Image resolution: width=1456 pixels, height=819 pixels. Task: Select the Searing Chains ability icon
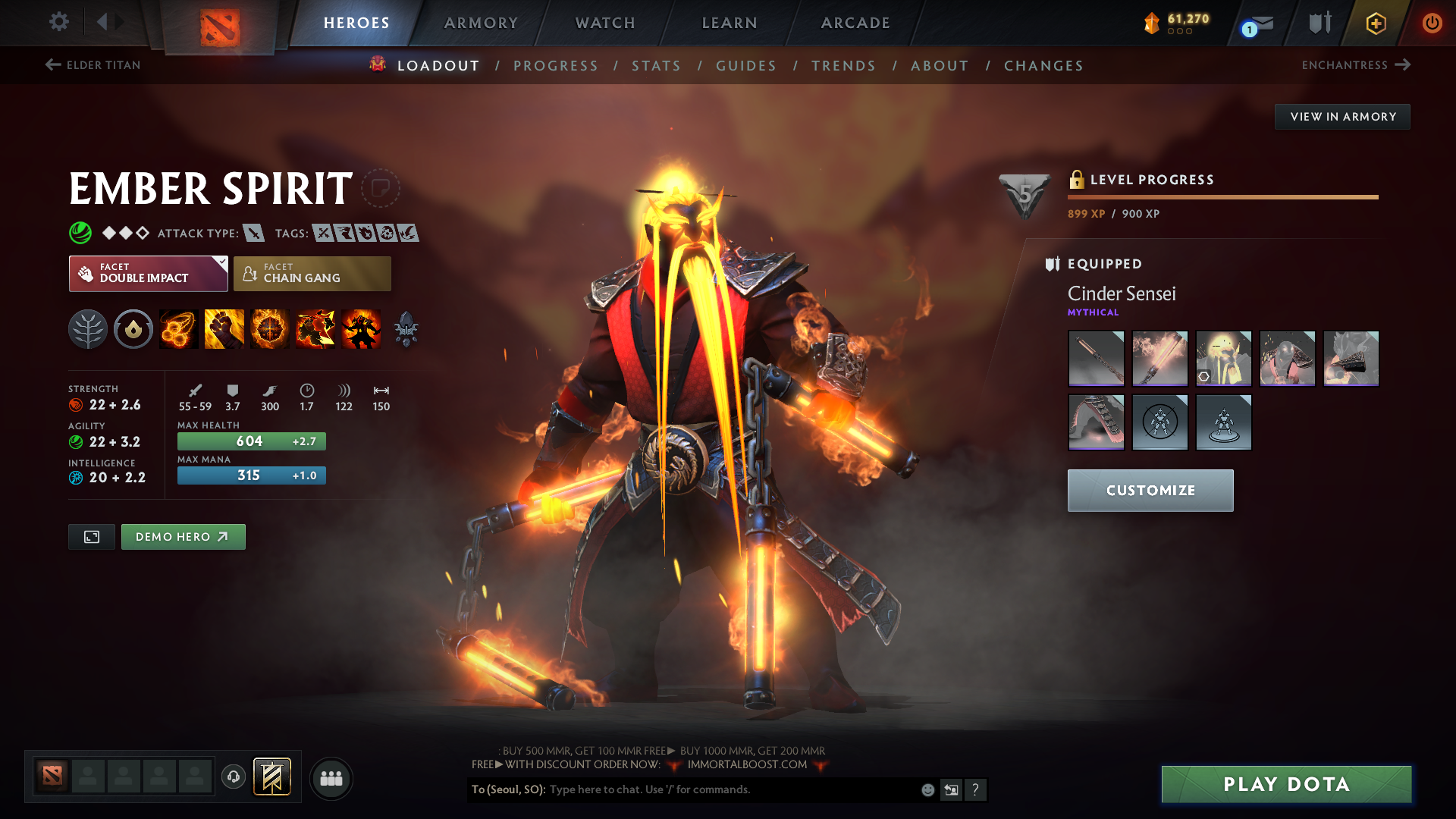[178, 328]
